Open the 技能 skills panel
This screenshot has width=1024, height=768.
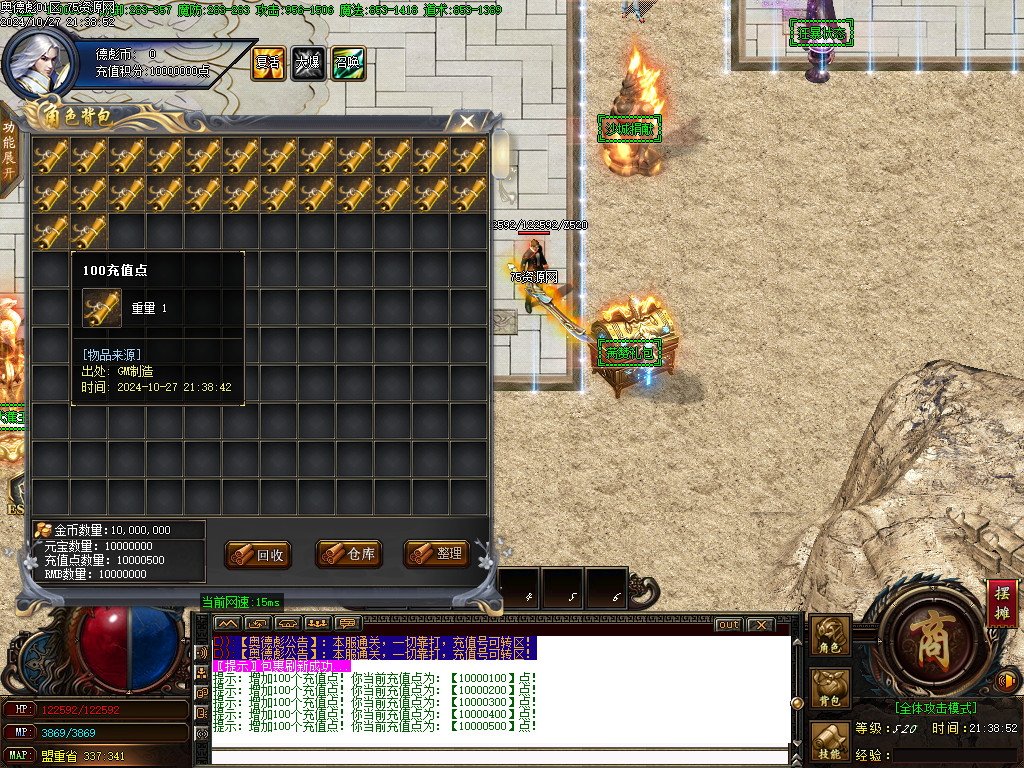pyautogui.click(x=829, y=741)
